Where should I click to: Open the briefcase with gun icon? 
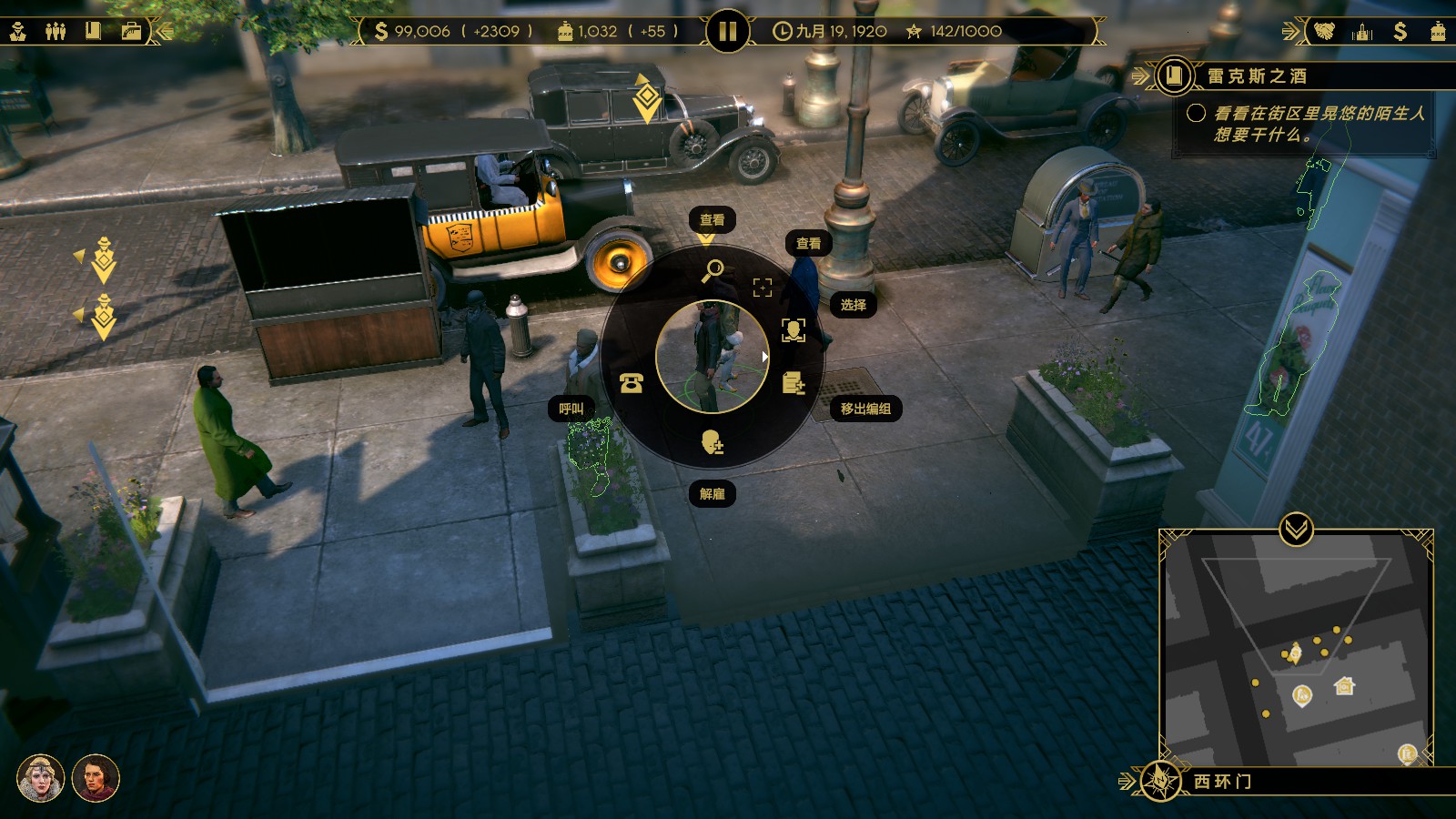[131, 31]
